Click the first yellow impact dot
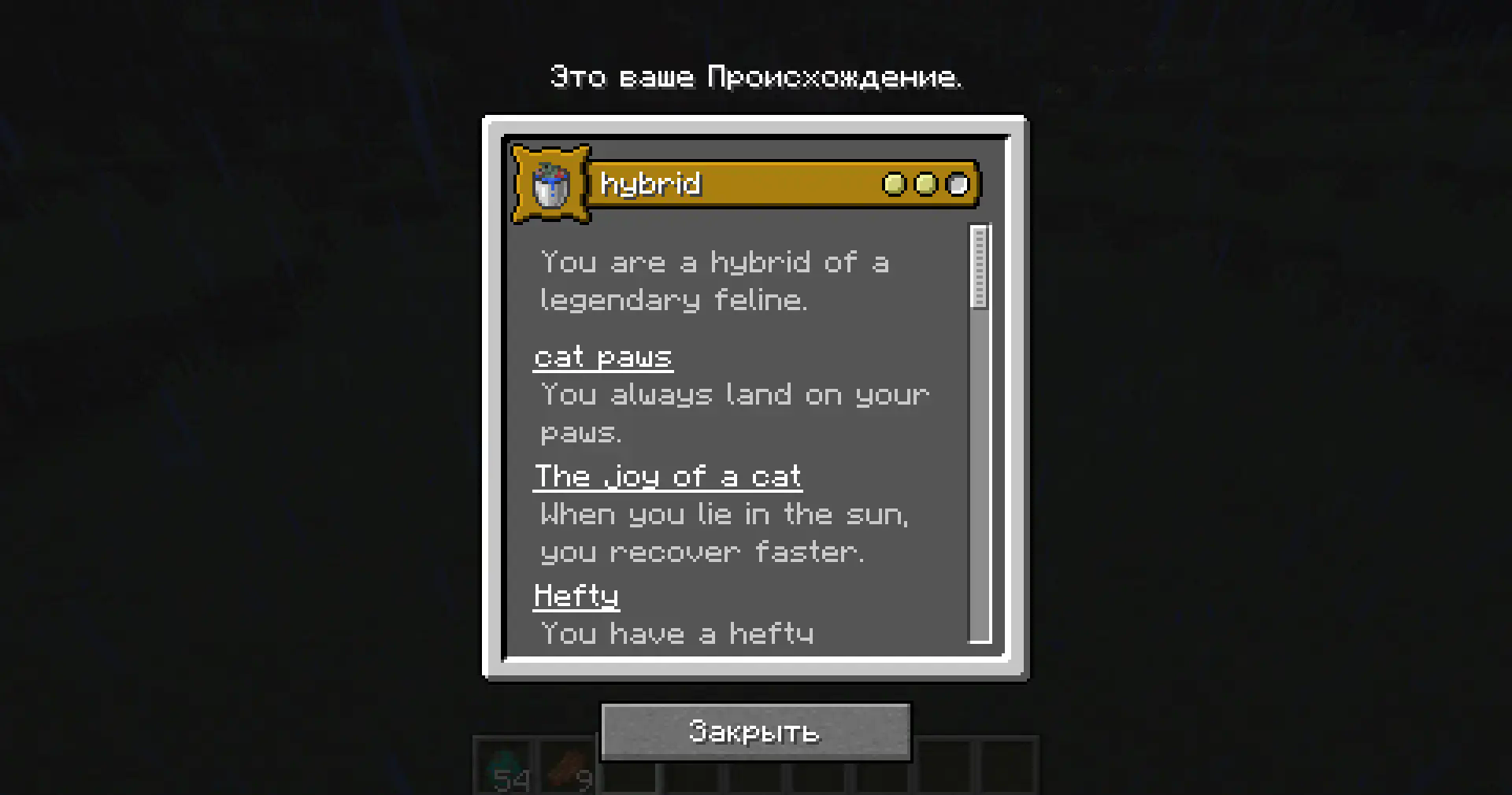The height and width of the screenshot is (795, 1512). tap(896, 183)
